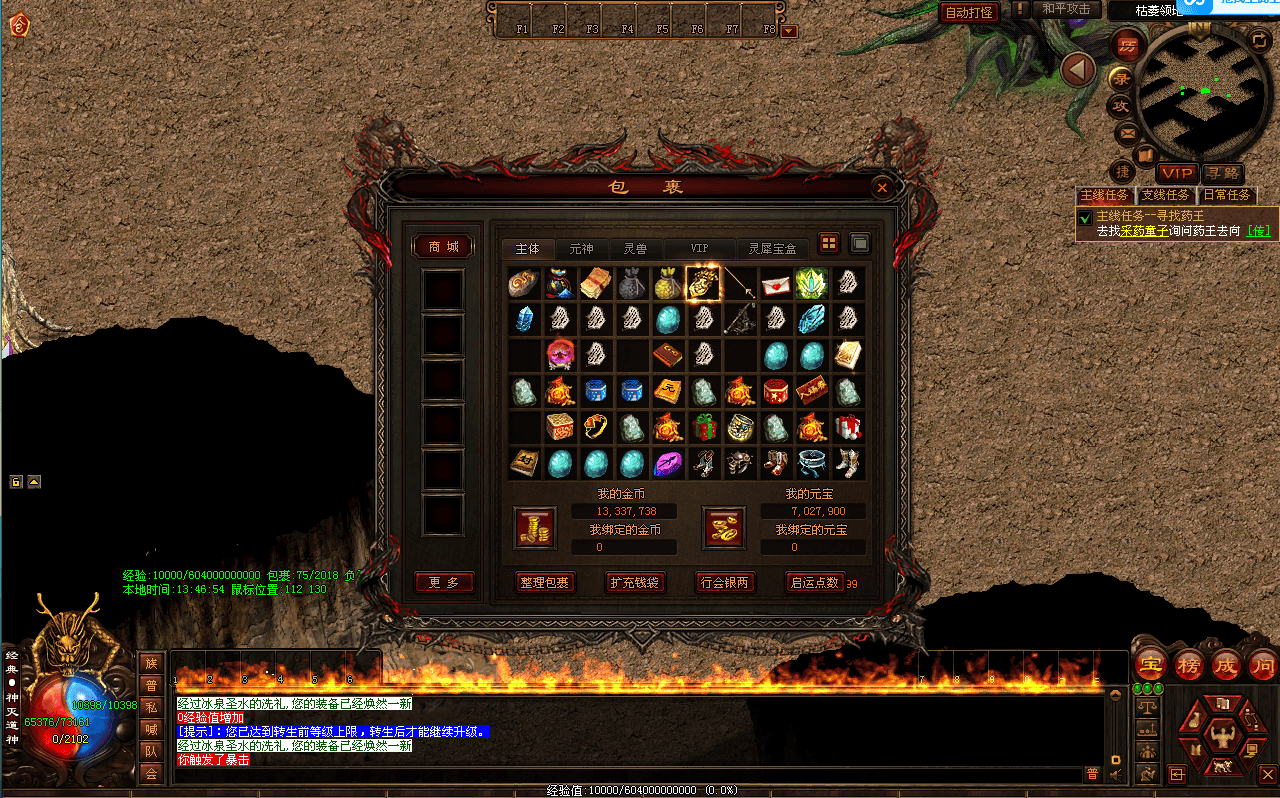Close the 包裹 inventory window
Viewport: 1280px width, 798px height.
click(881, 187)
